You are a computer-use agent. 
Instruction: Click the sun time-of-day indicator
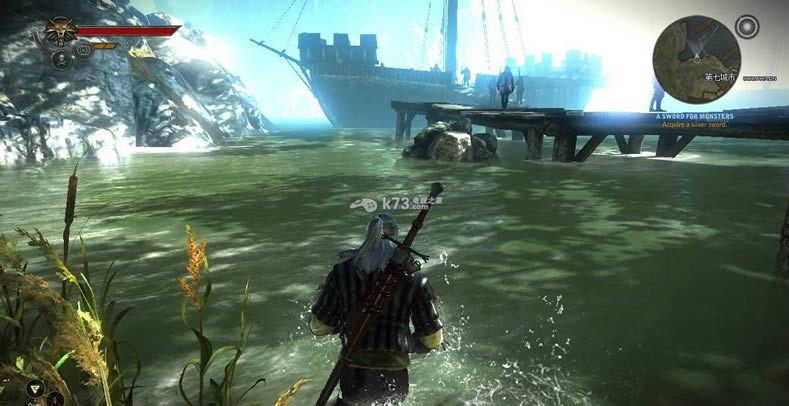point(746,25)
